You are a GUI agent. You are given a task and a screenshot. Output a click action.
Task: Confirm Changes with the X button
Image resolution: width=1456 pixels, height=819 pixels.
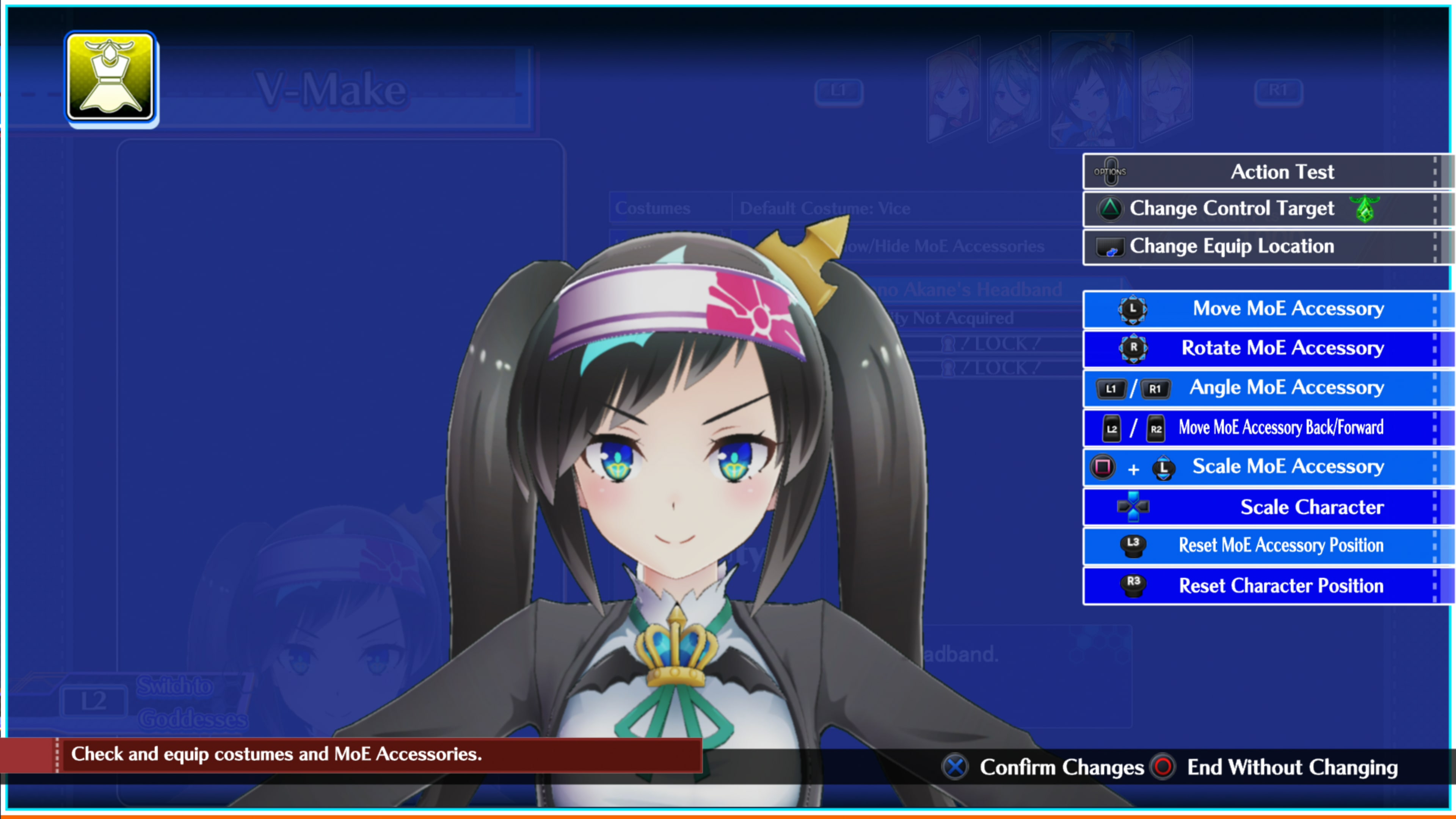[955, 767]
